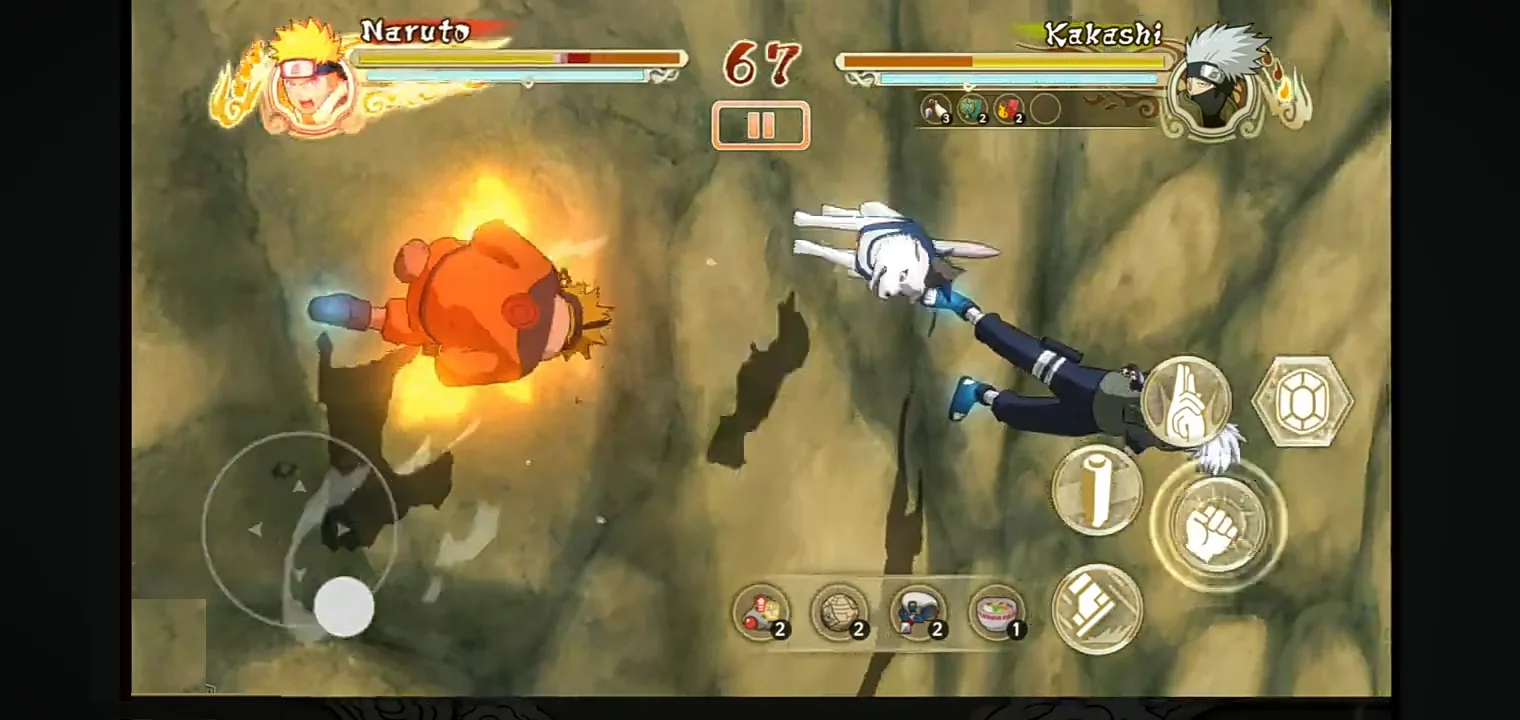
Task: Tap the virtual joystick thumb stick
Action: (344, 608)
